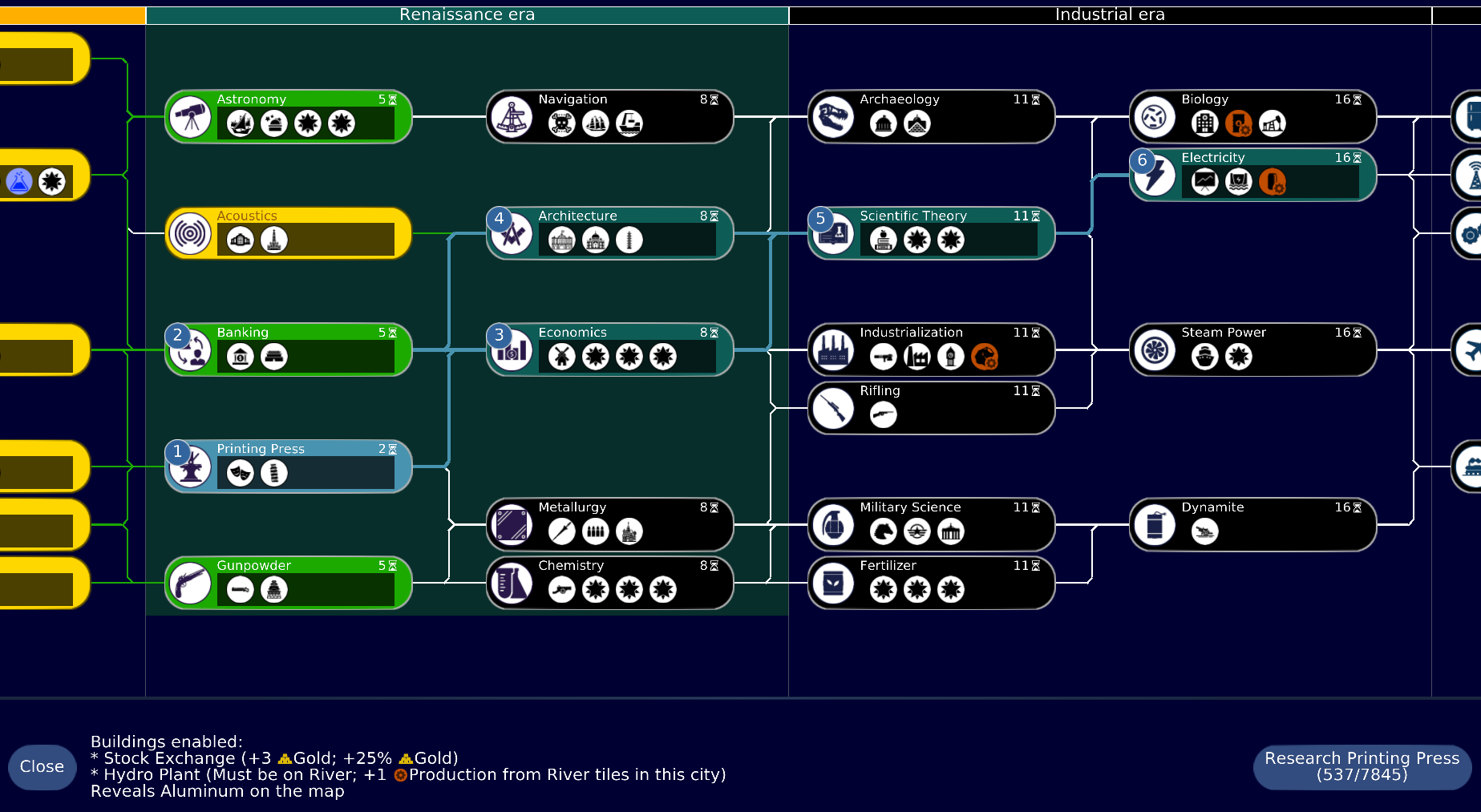
Task: Choose the Industrialization technology
Action: [931, 350]
